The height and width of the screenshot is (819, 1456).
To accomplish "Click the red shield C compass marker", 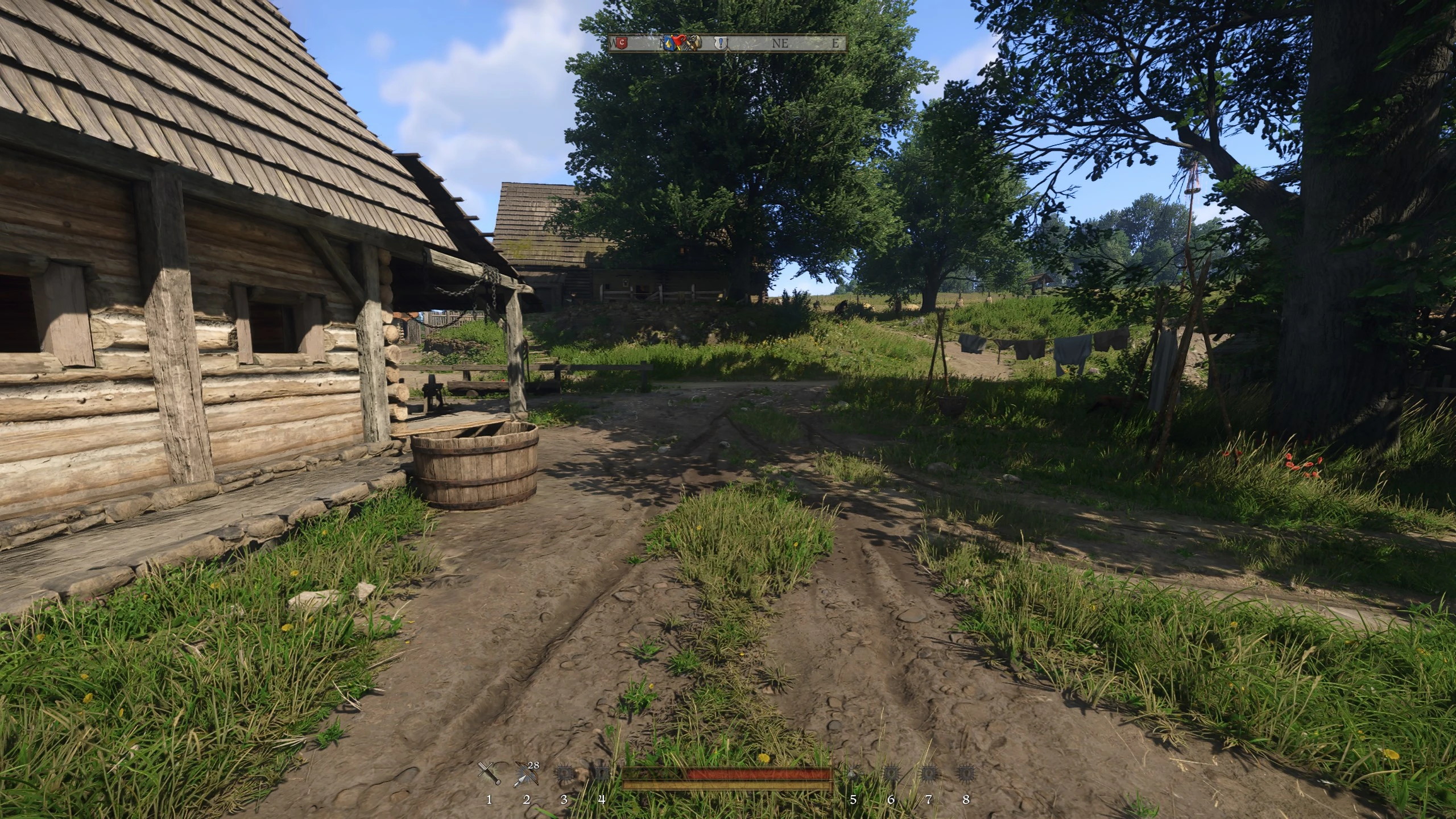I will [x=622, y=43].
